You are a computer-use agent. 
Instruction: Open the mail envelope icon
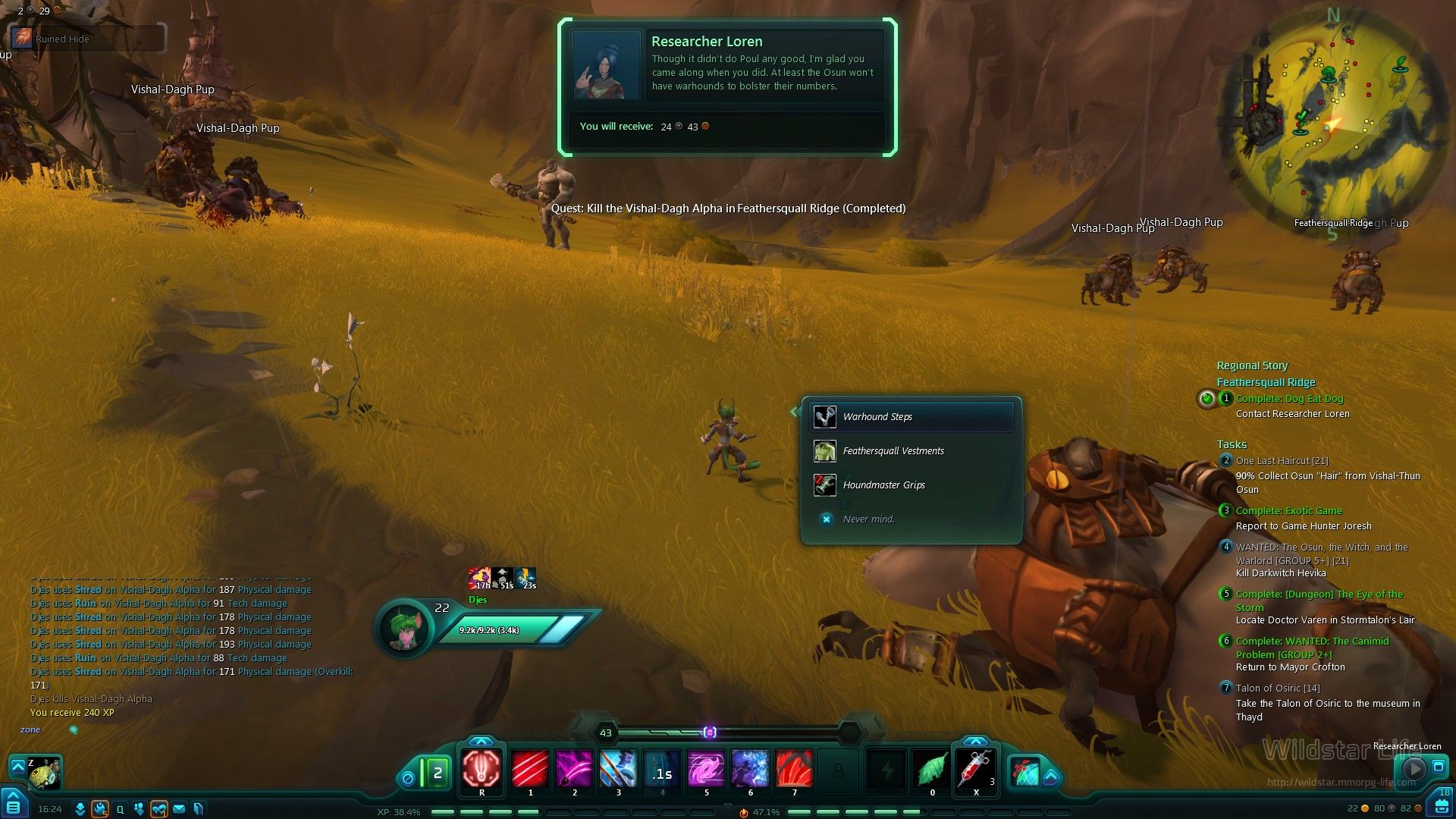click(x=179, y=809)
